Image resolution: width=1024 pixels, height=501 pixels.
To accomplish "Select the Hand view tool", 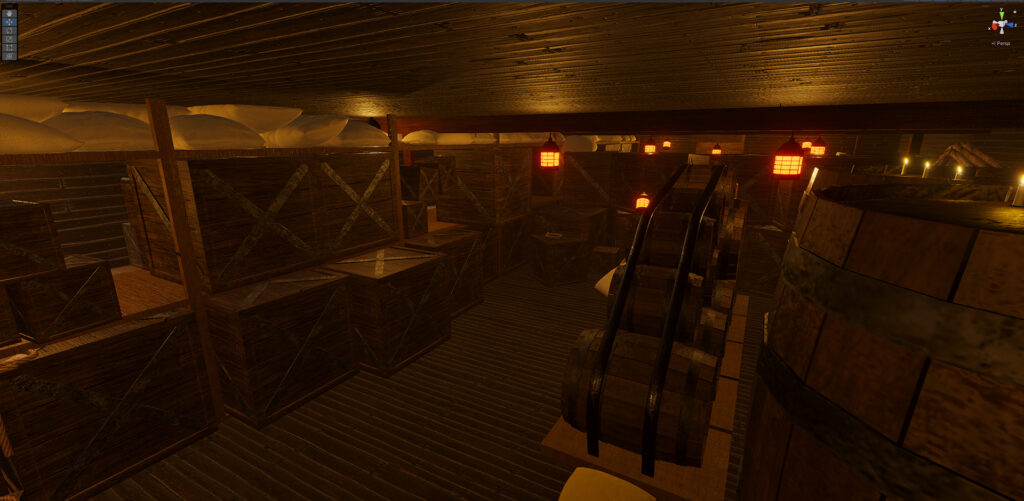I will click(x=10, y=11).
